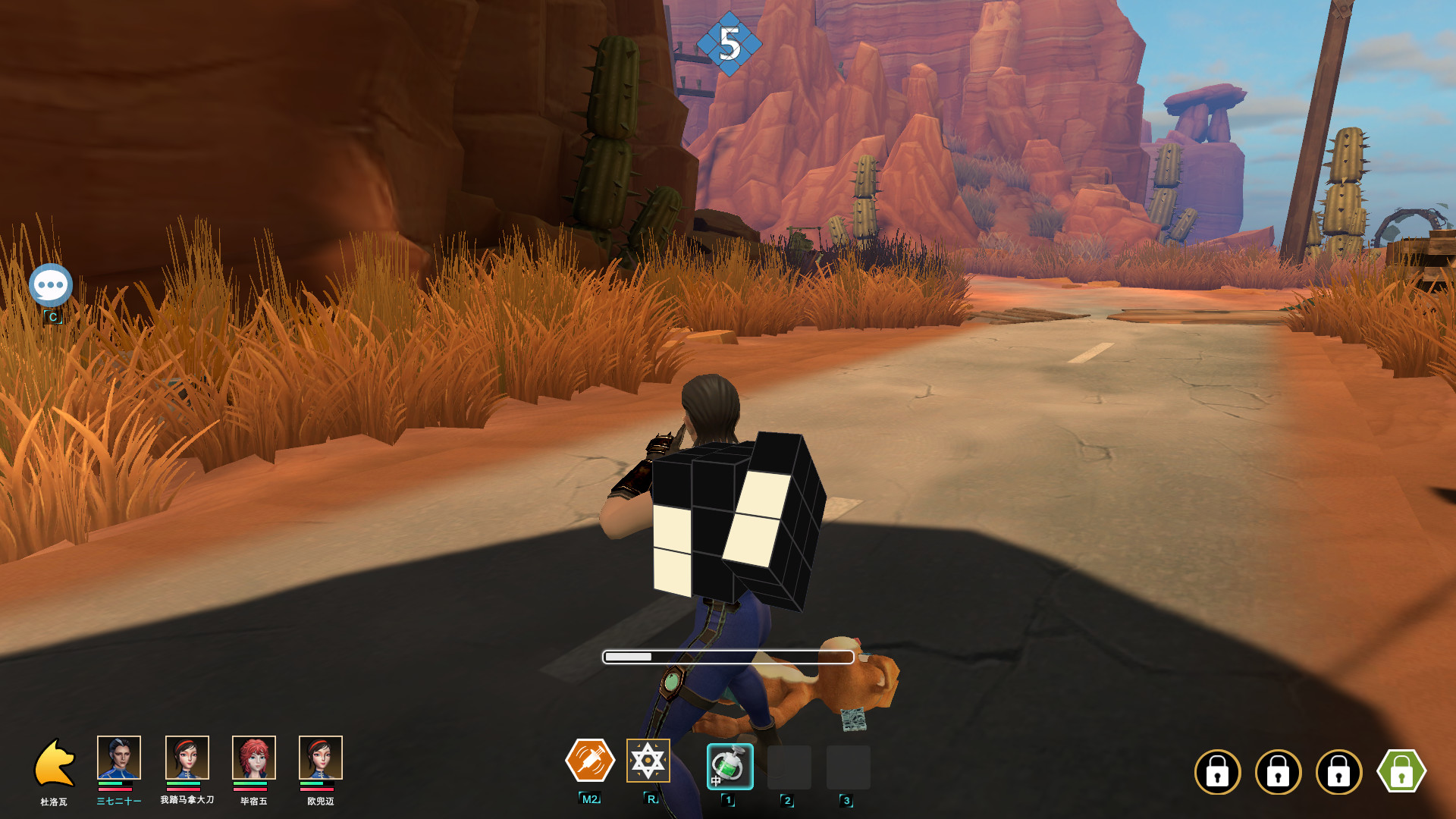Click the green hexagon locked slot

coord(1401,771)
